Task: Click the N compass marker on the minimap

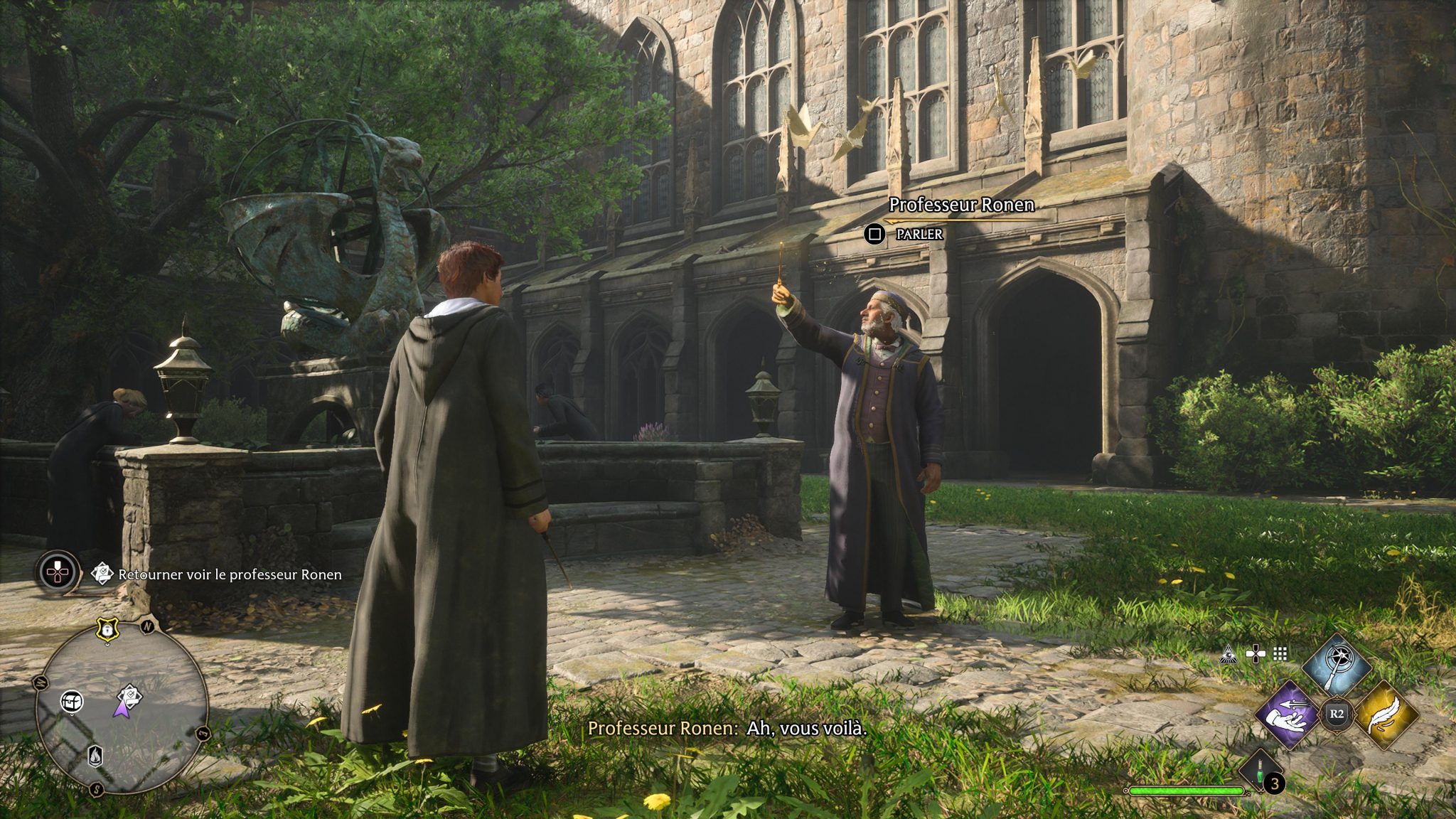Action: coord(146,627)
